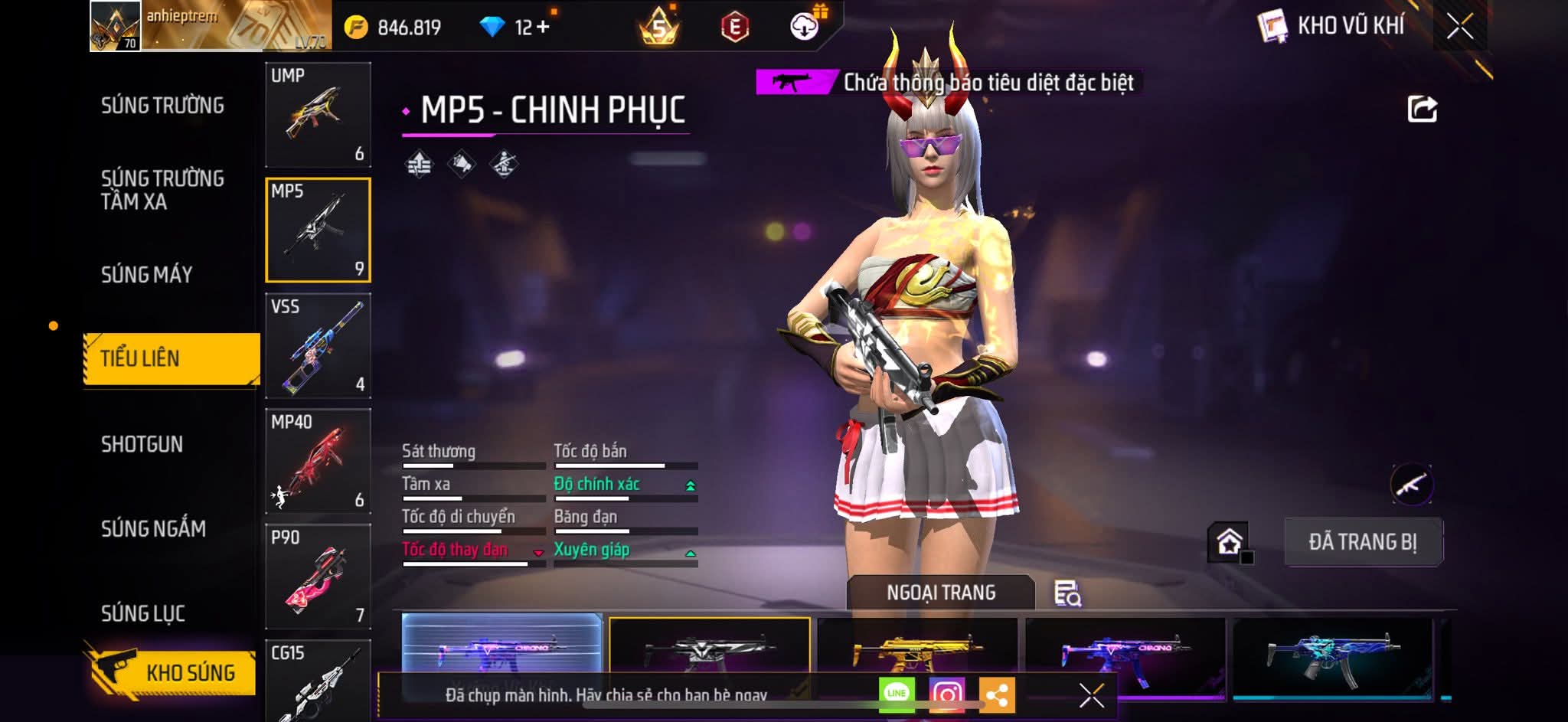
Task: Choose the SÚNG NGẮM category
Action: (x=153, y=528)
